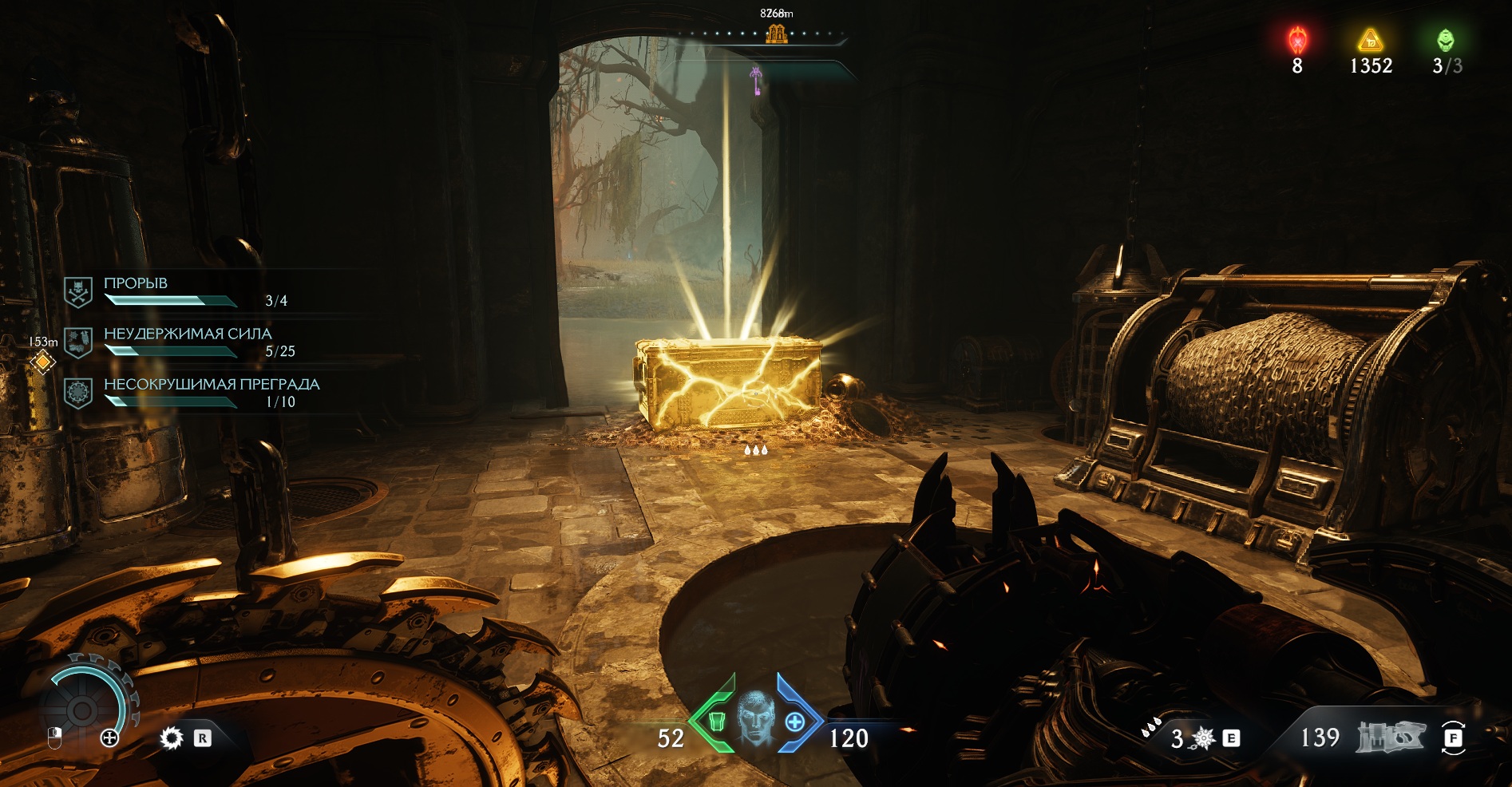Click the gold triangle currency icon
This screenshot has width=1512, height=787.
click(x=1370, y=40)
